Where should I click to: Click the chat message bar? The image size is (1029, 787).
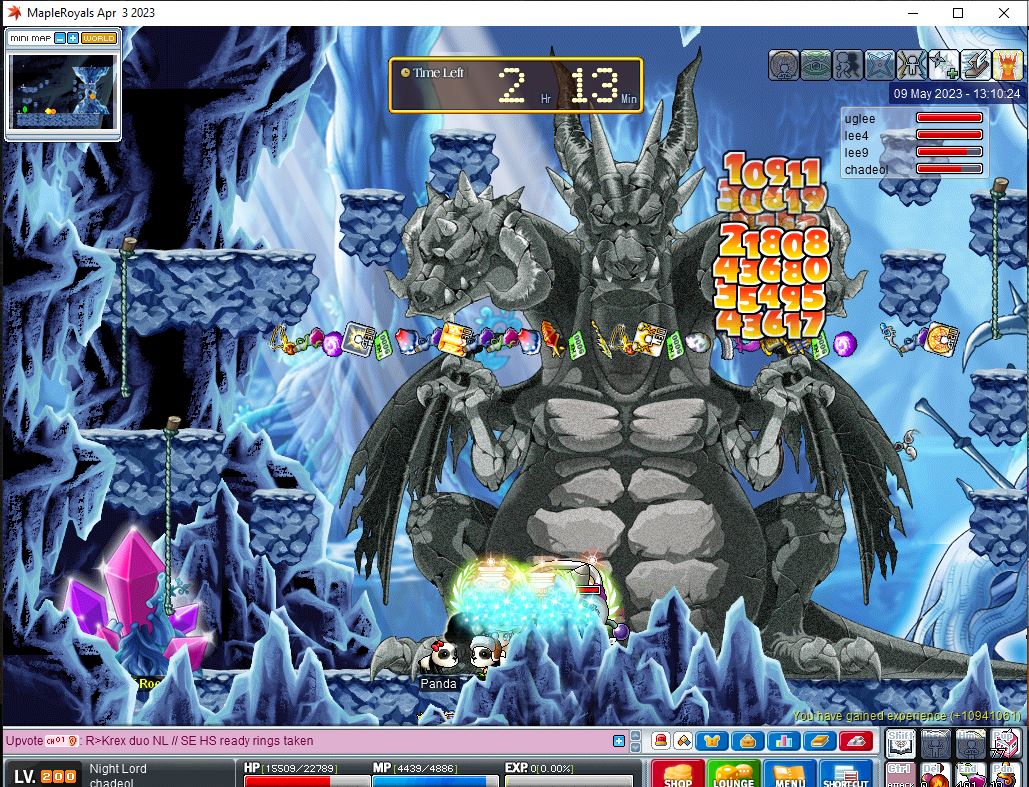300,741
